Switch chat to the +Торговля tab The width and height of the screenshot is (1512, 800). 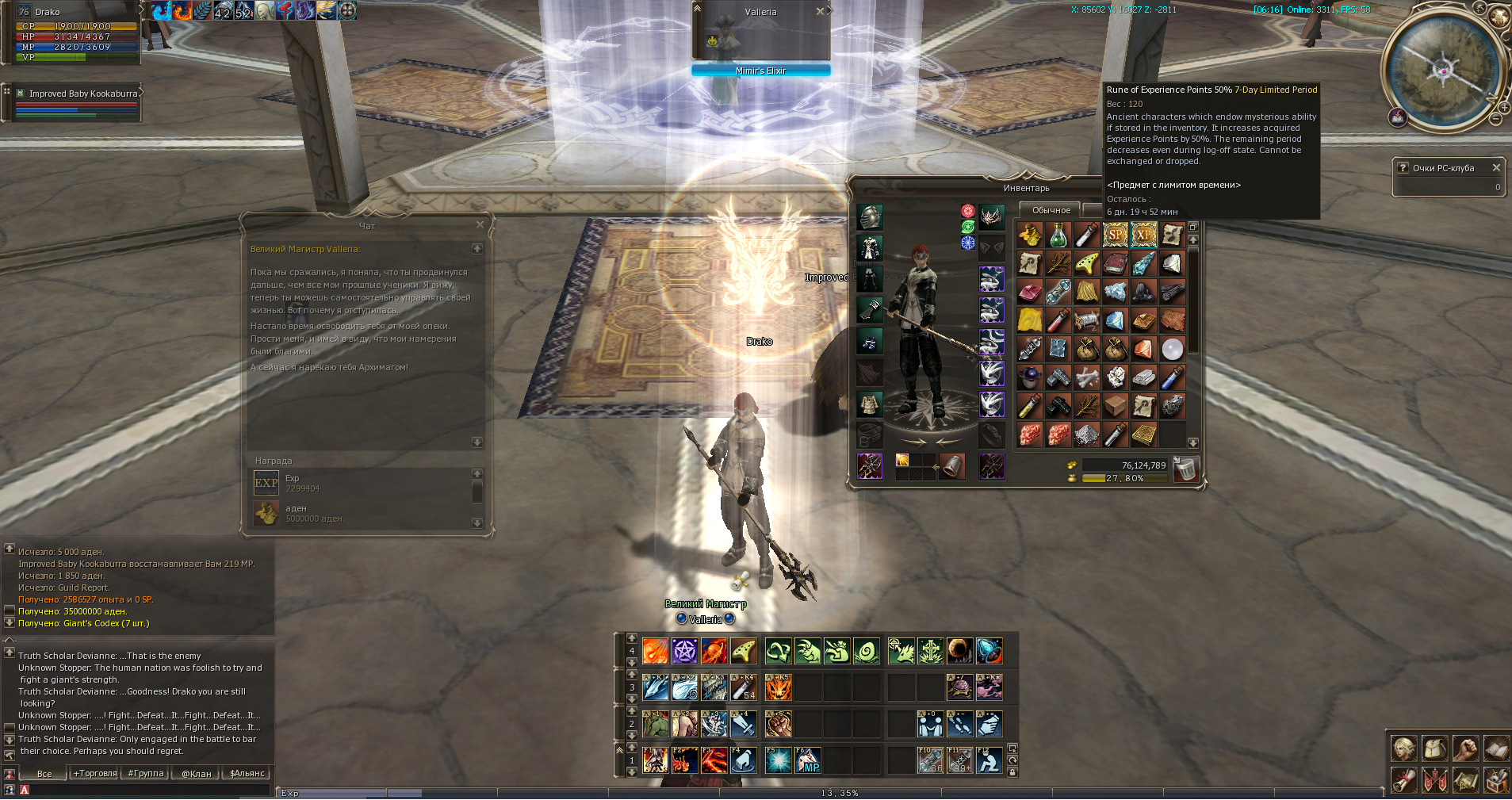(95, 773)
